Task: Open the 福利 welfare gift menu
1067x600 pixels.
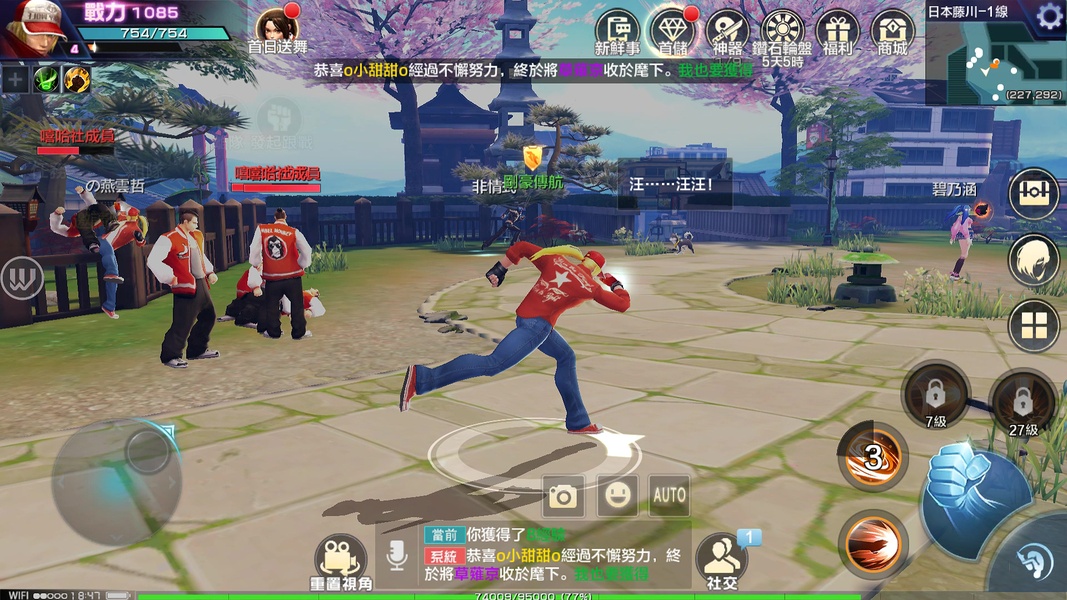Action: click(837, 31)
